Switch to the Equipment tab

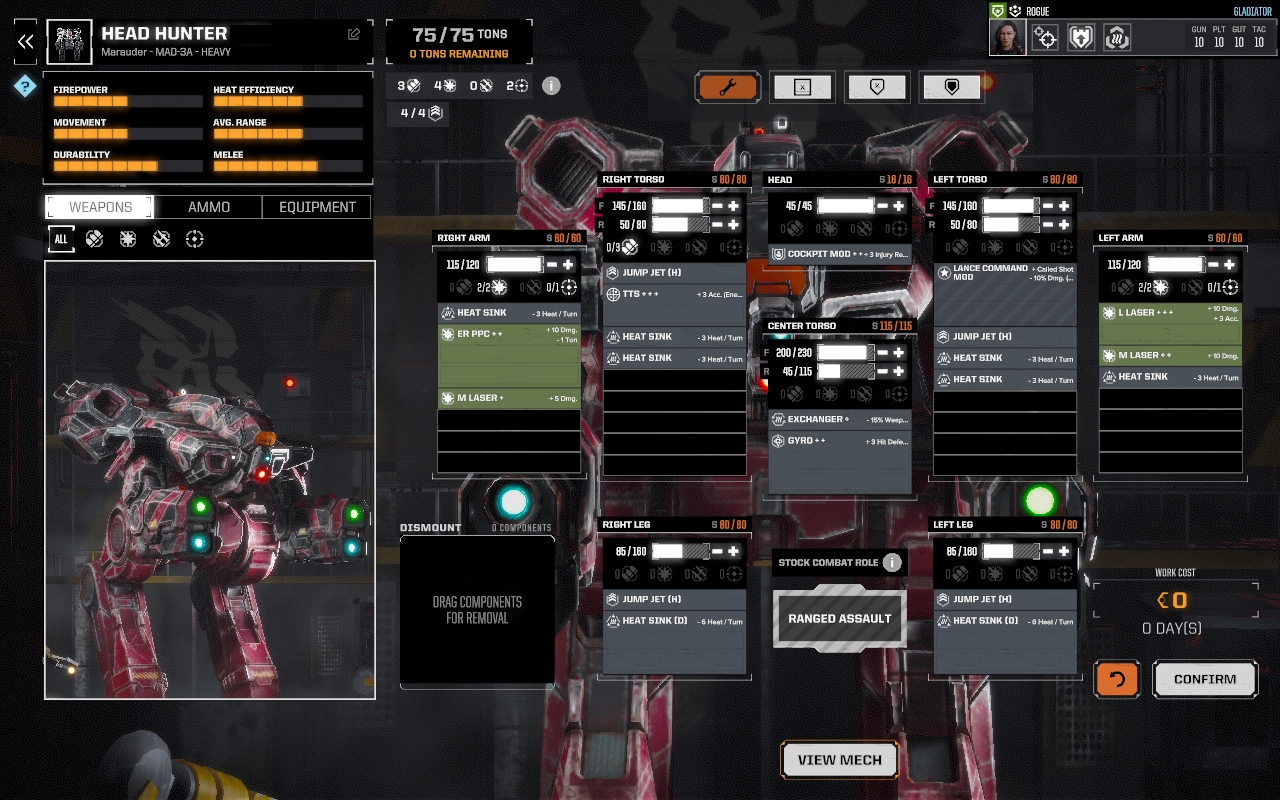[317, 207]
